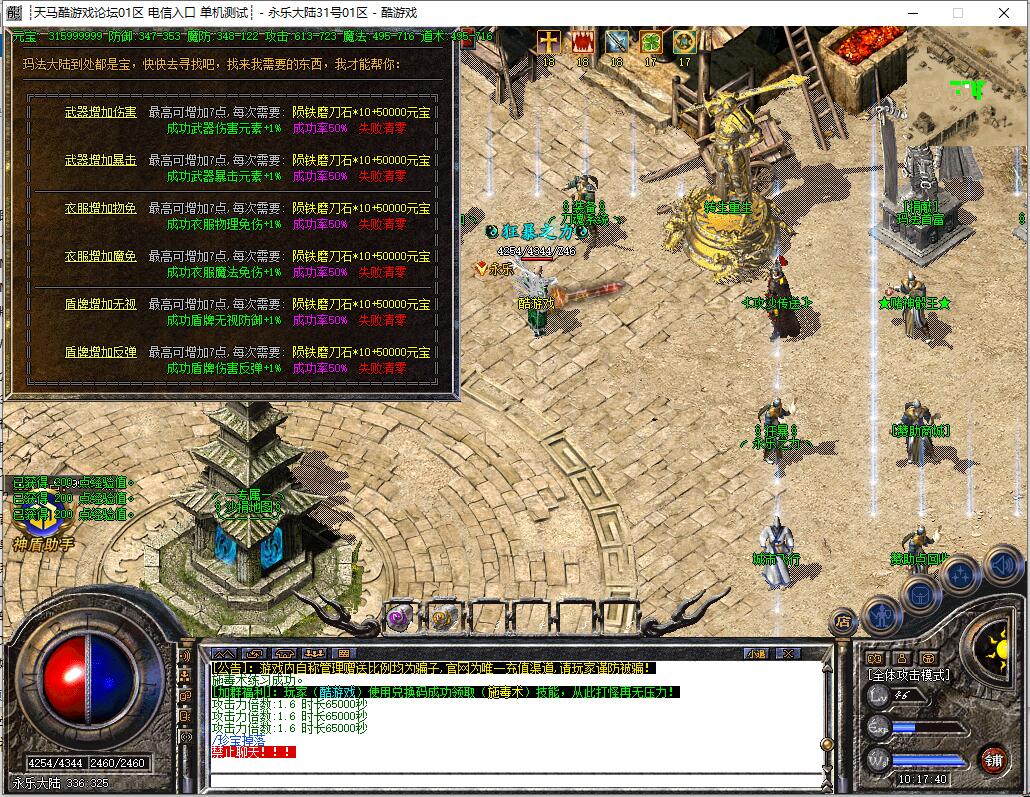Screen dimensions: 1030x797
Task: Click the sword buff icon
Action: tap(616, 42)
